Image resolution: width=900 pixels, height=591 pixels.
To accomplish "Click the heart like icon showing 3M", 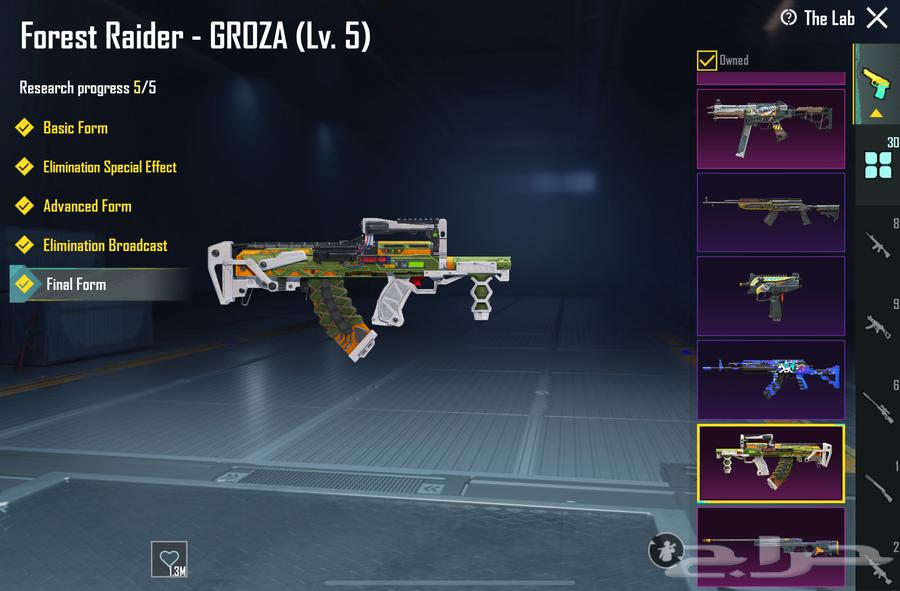I will coord(169,558).
